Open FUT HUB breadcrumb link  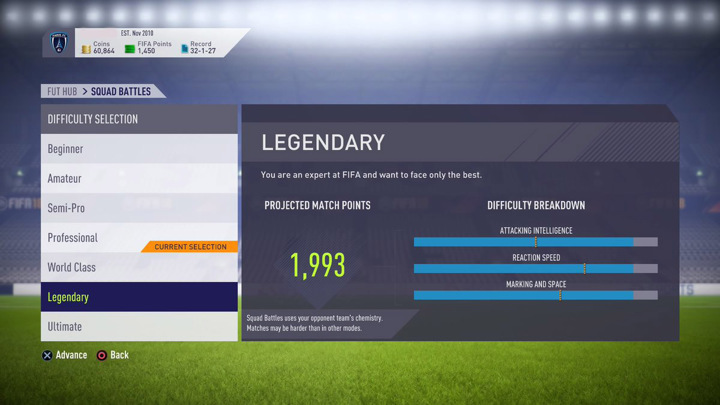tap(62, 92)
